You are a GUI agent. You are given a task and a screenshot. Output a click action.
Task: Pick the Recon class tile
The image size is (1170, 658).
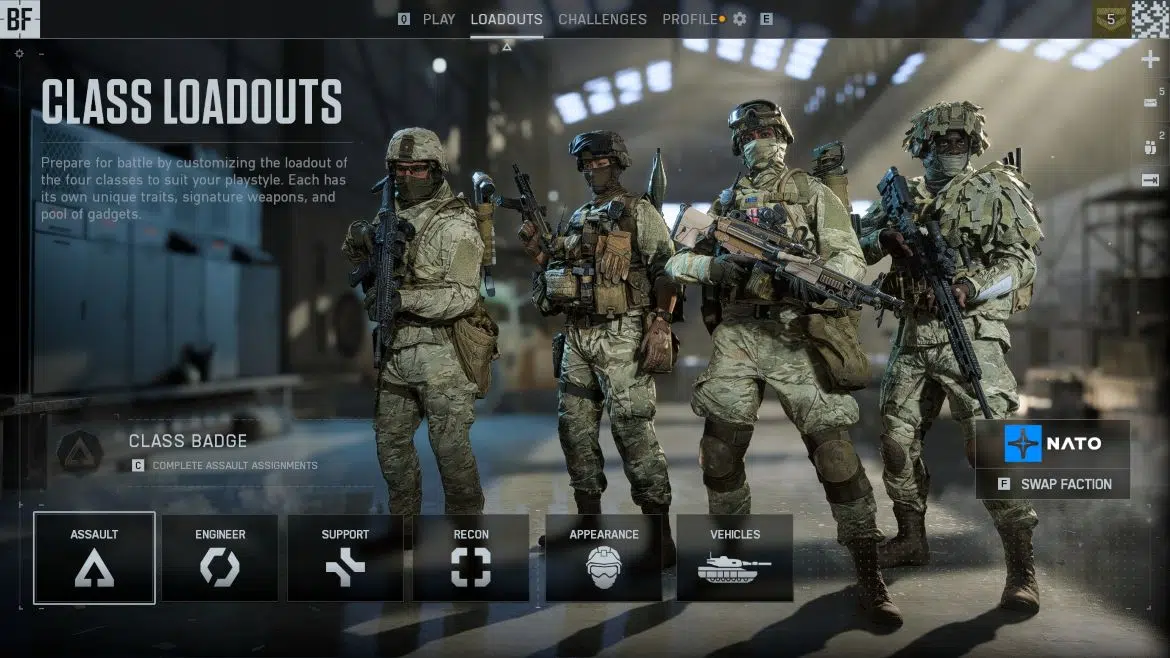[471, 558]
